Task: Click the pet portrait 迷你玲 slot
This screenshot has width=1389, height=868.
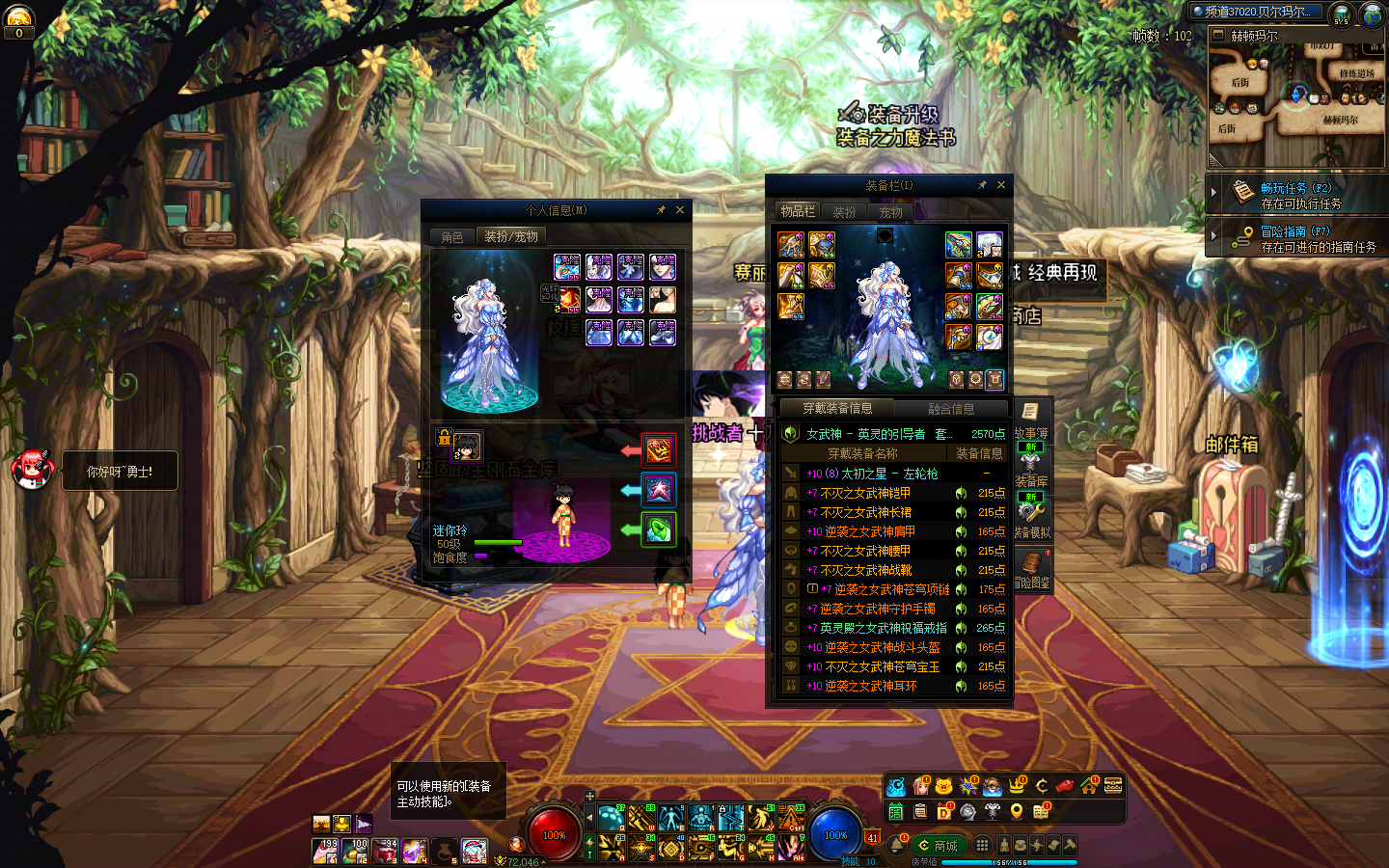Action: [x=468, y=446]
